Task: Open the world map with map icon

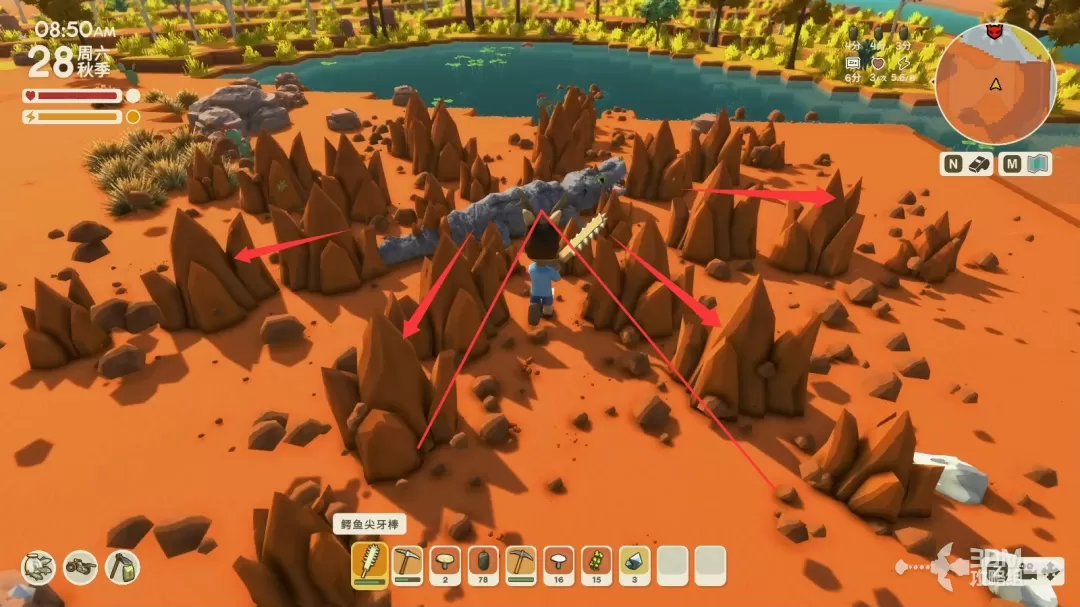Action: tap(1038, 164)
